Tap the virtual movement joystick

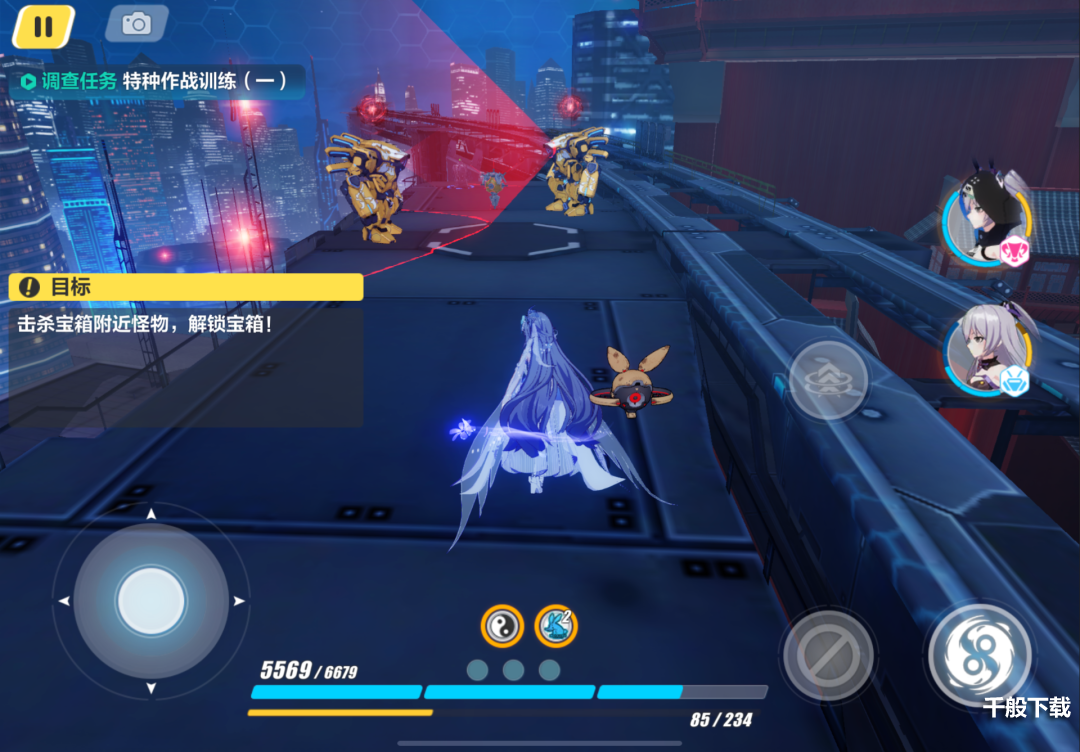pyautogui.click(x=151, y=601)
